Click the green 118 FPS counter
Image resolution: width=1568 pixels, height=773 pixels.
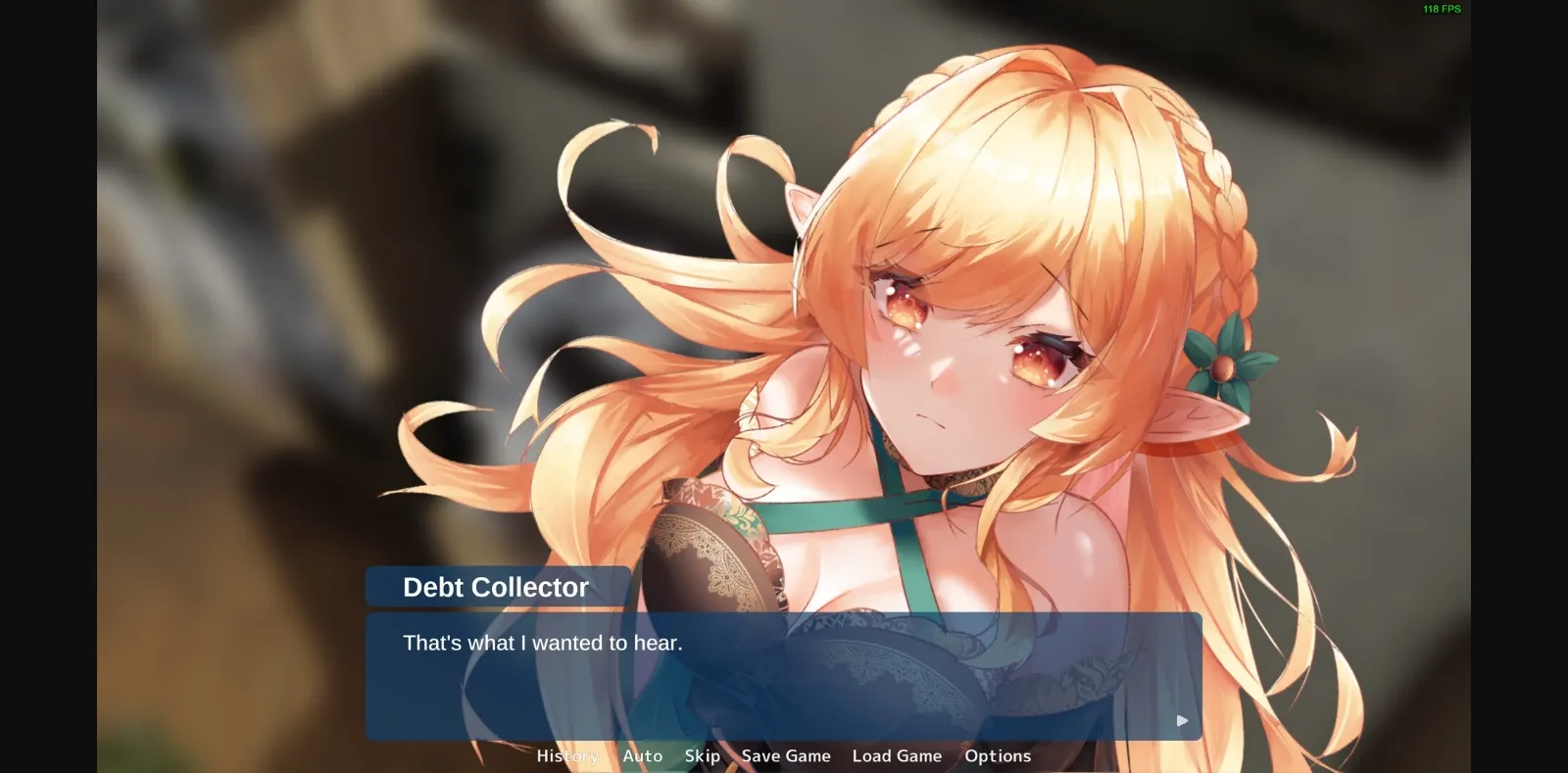click(x=1439, y=10)
